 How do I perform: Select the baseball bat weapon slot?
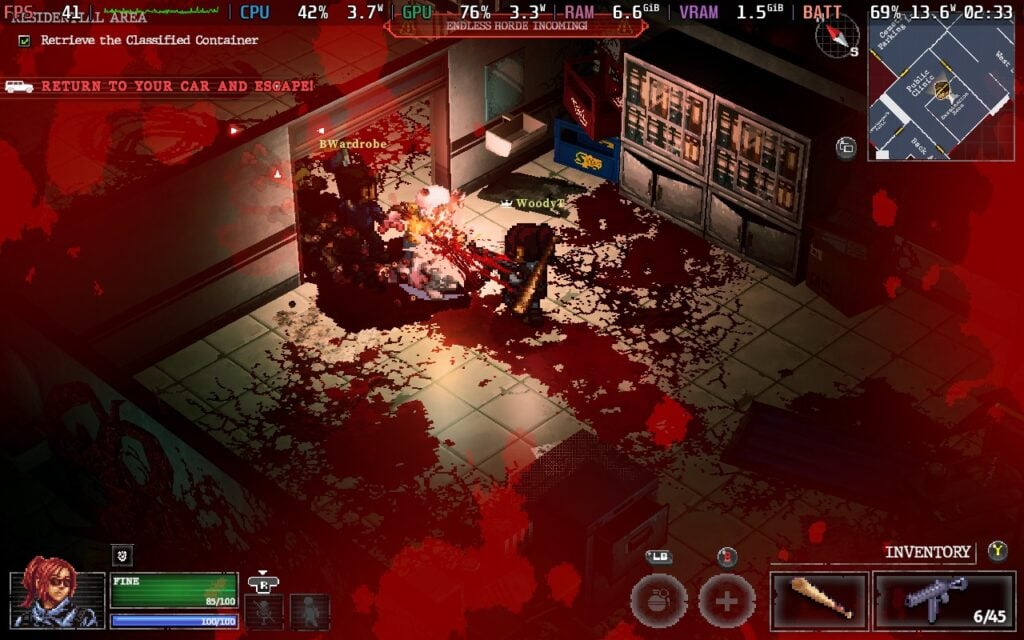click(x=819, y=600)
